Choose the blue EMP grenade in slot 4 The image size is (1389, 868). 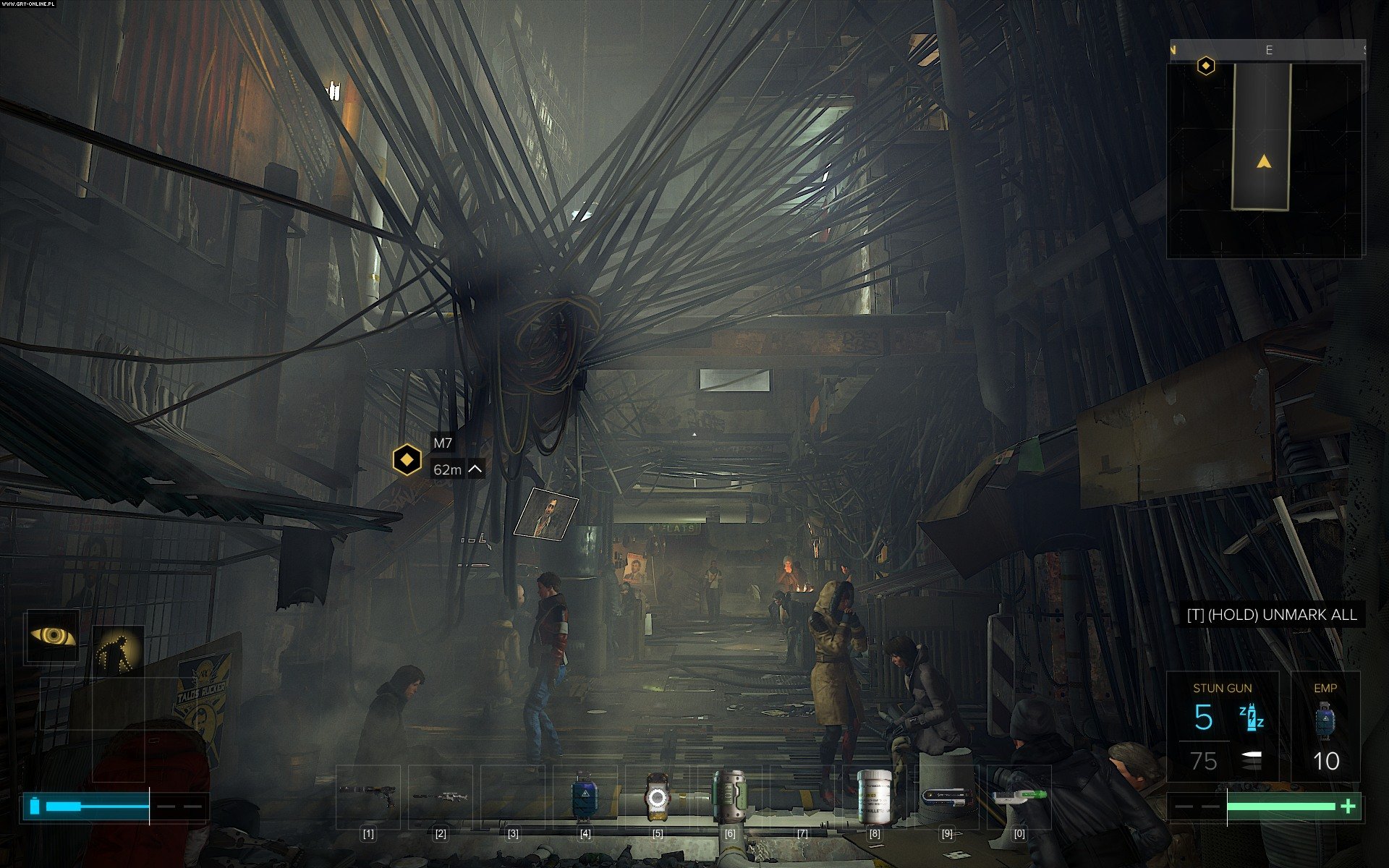click(x=583, y=796)
